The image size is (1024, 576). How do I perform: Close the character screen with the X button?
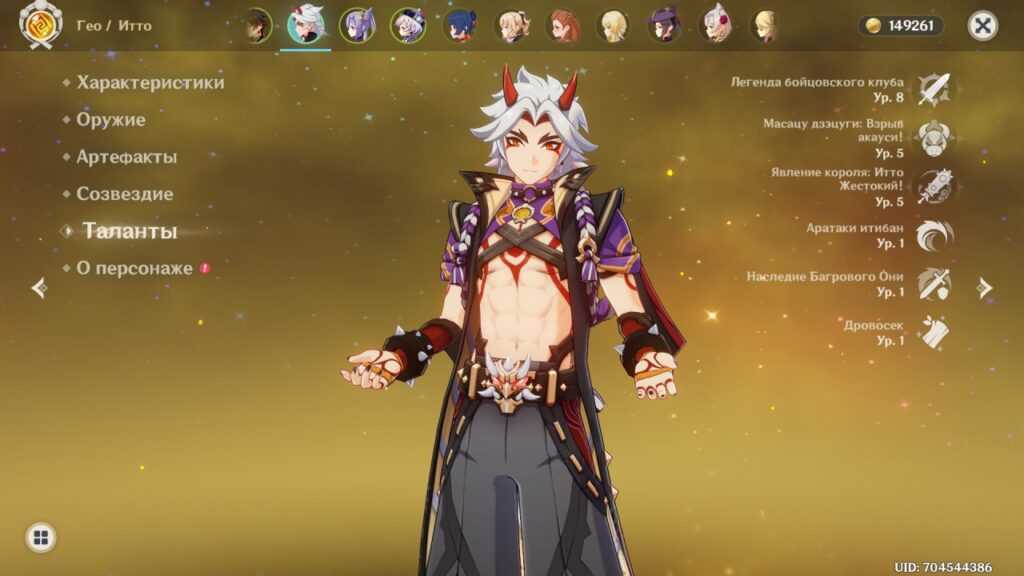(x=983, y=26)
